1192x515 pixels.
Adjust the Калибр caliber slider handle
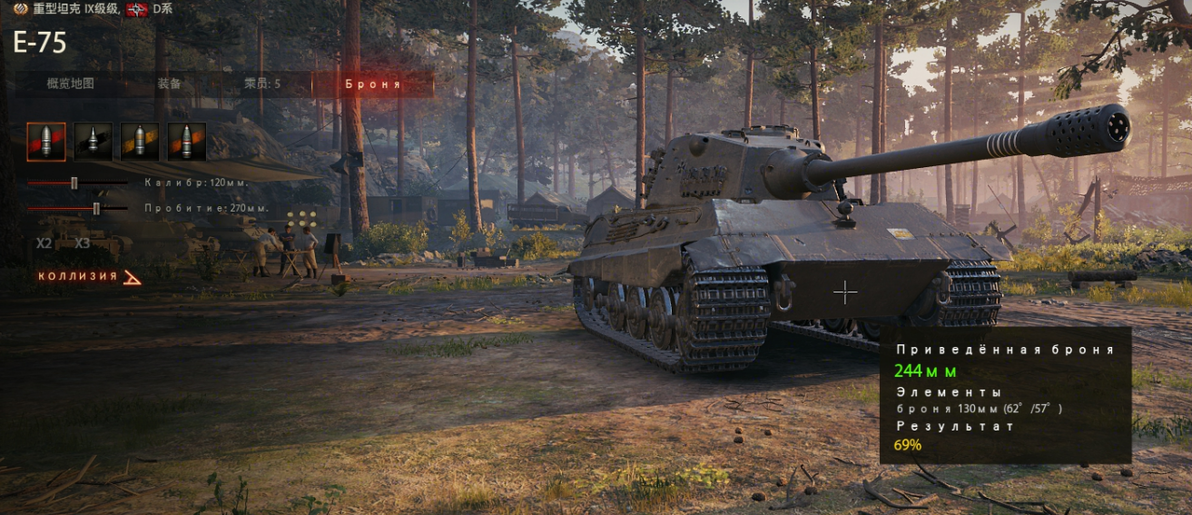point(74,183)
